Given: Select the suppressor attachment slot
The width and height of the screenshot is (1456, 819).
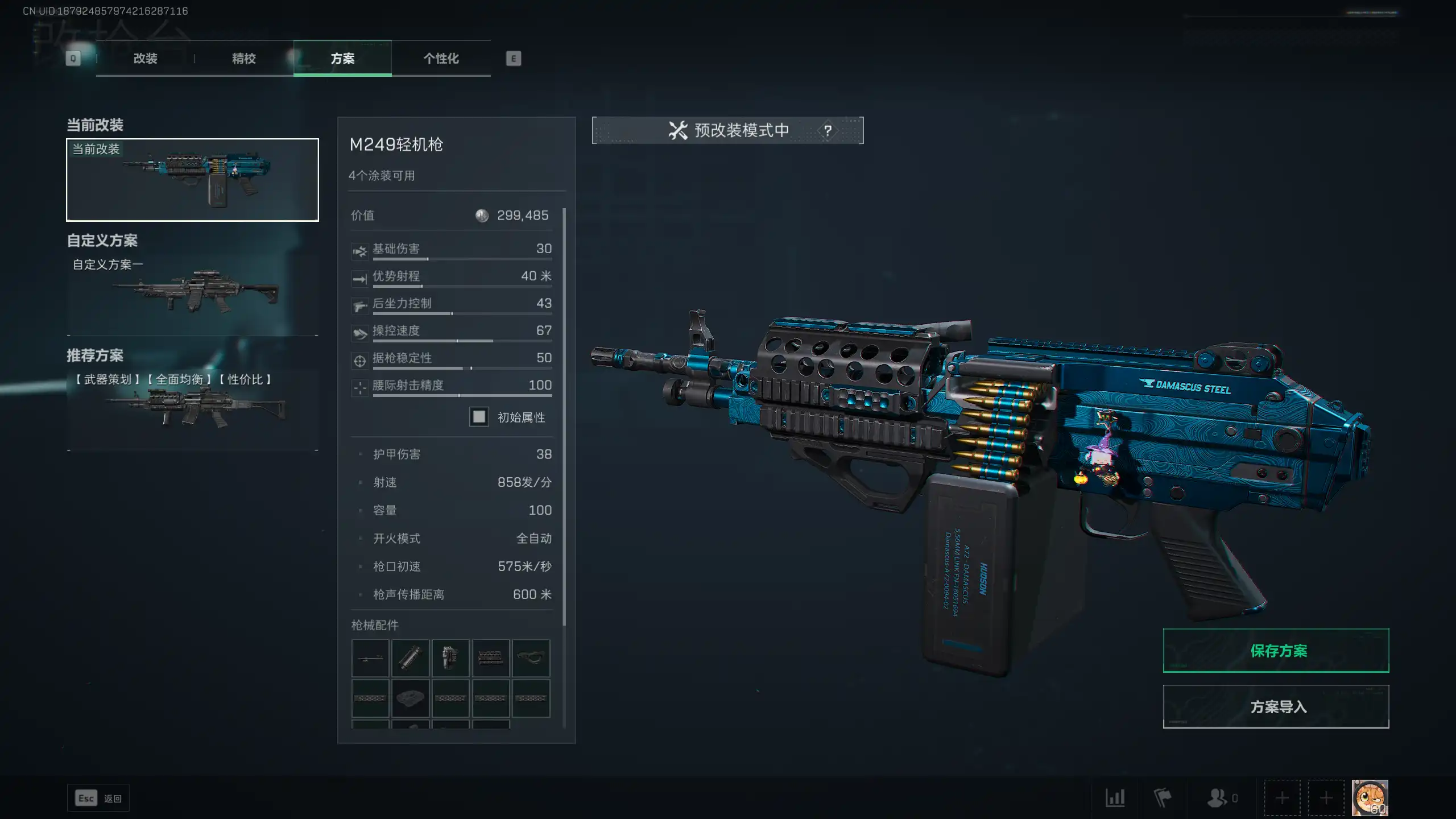Looking at the screenshot, I should click(410, 658).
